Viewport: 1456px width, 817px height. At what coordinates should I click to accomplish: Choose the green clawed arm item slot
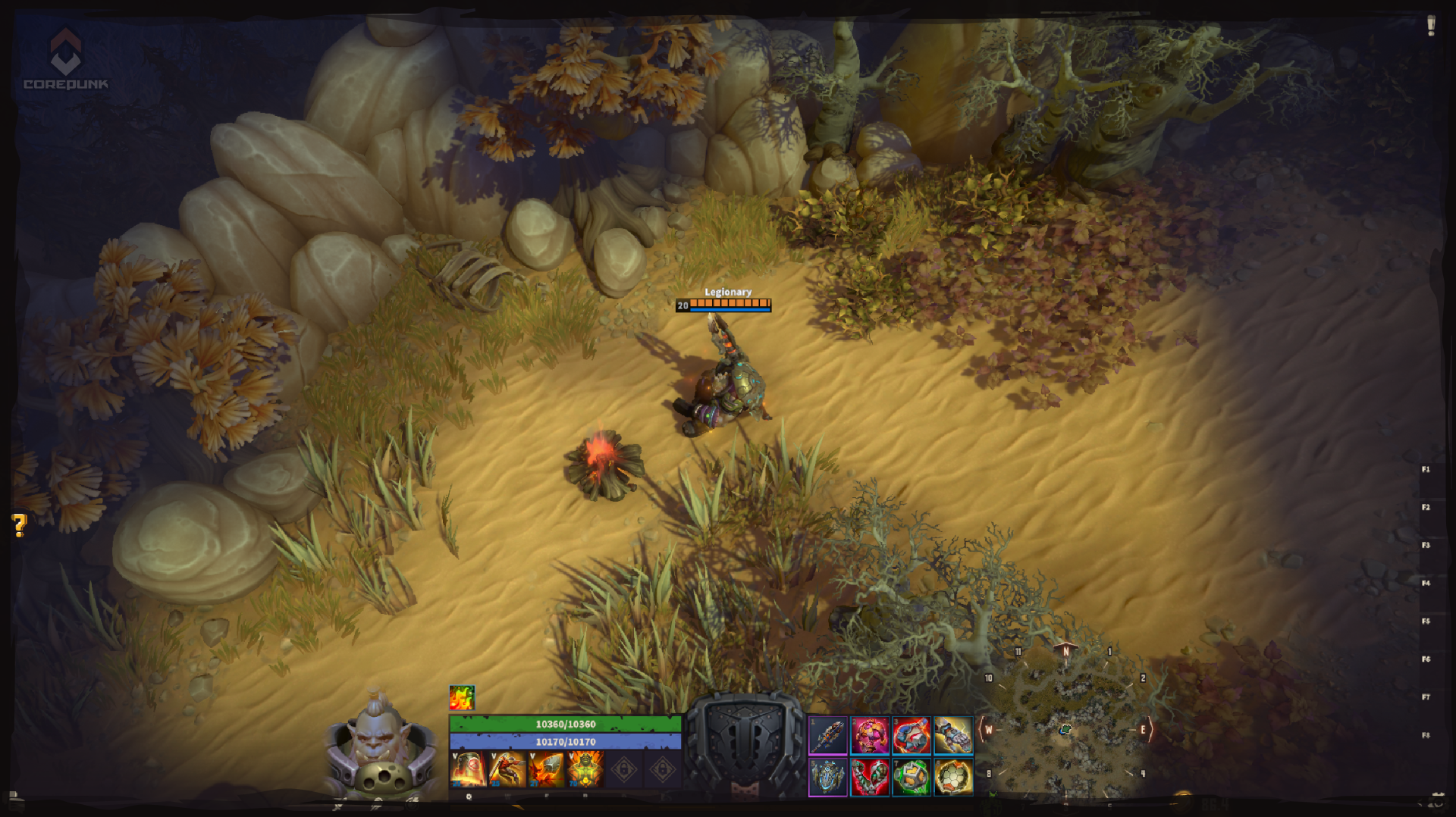pyautogui.click(x=870, y=777)
